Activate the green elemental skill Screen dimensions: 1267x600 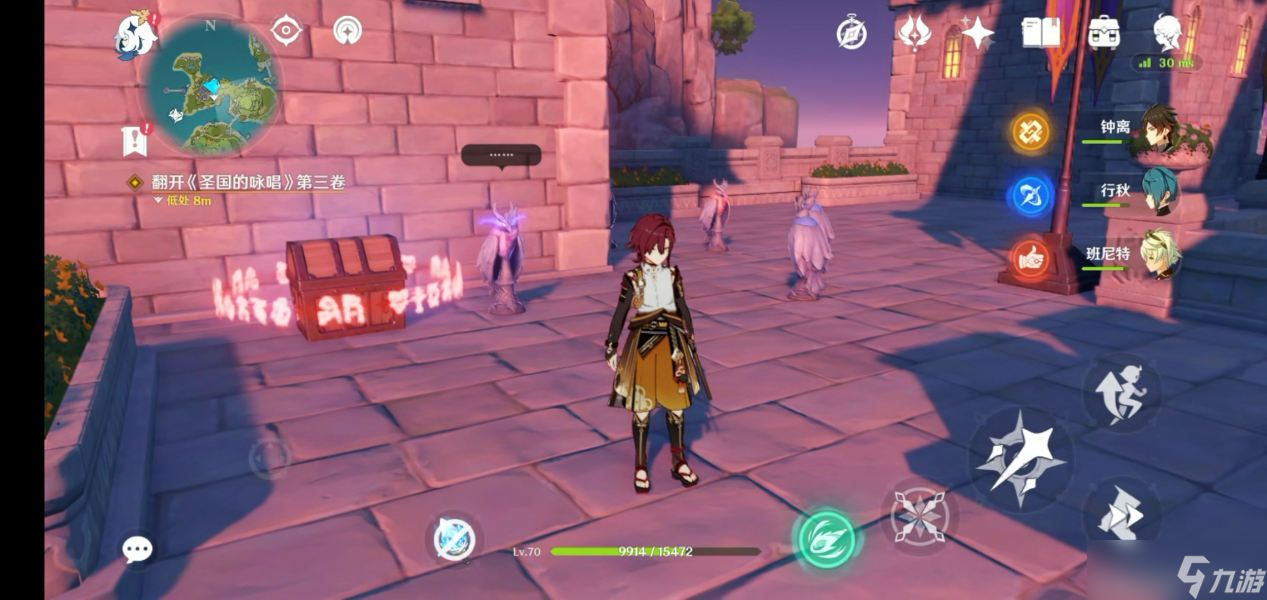point(826,538)
